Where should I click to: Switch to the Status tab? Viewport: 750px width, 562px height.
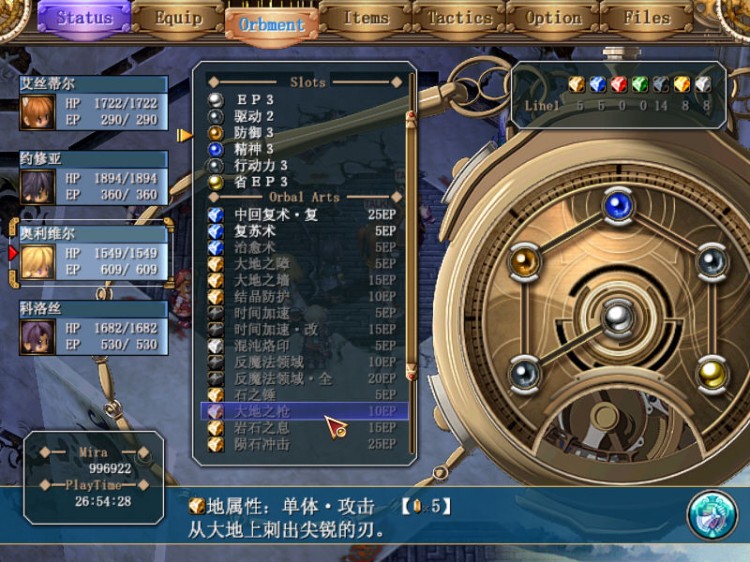point(84,18)
